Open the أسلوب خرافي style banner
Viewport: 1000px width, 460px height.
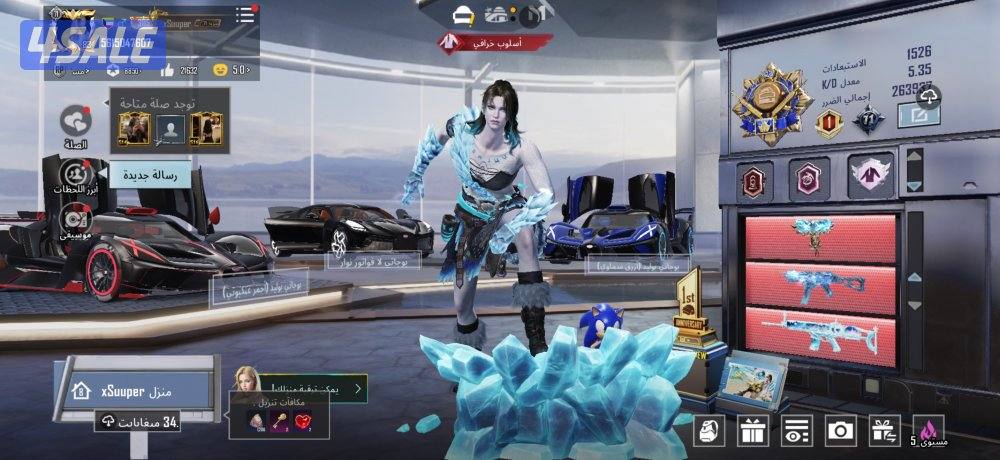coord(494,42)
